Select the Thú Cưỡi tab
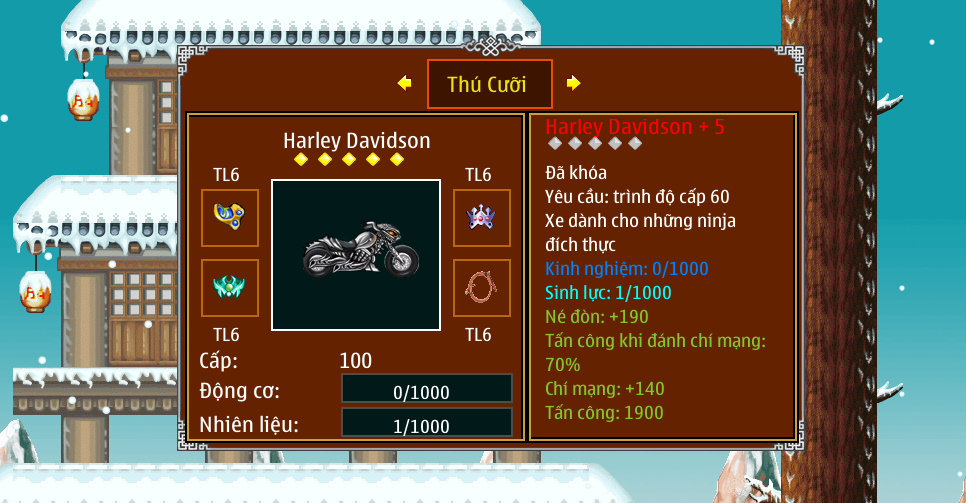The height and width of the screenshot is (503, 966). [x=488, y=84]
